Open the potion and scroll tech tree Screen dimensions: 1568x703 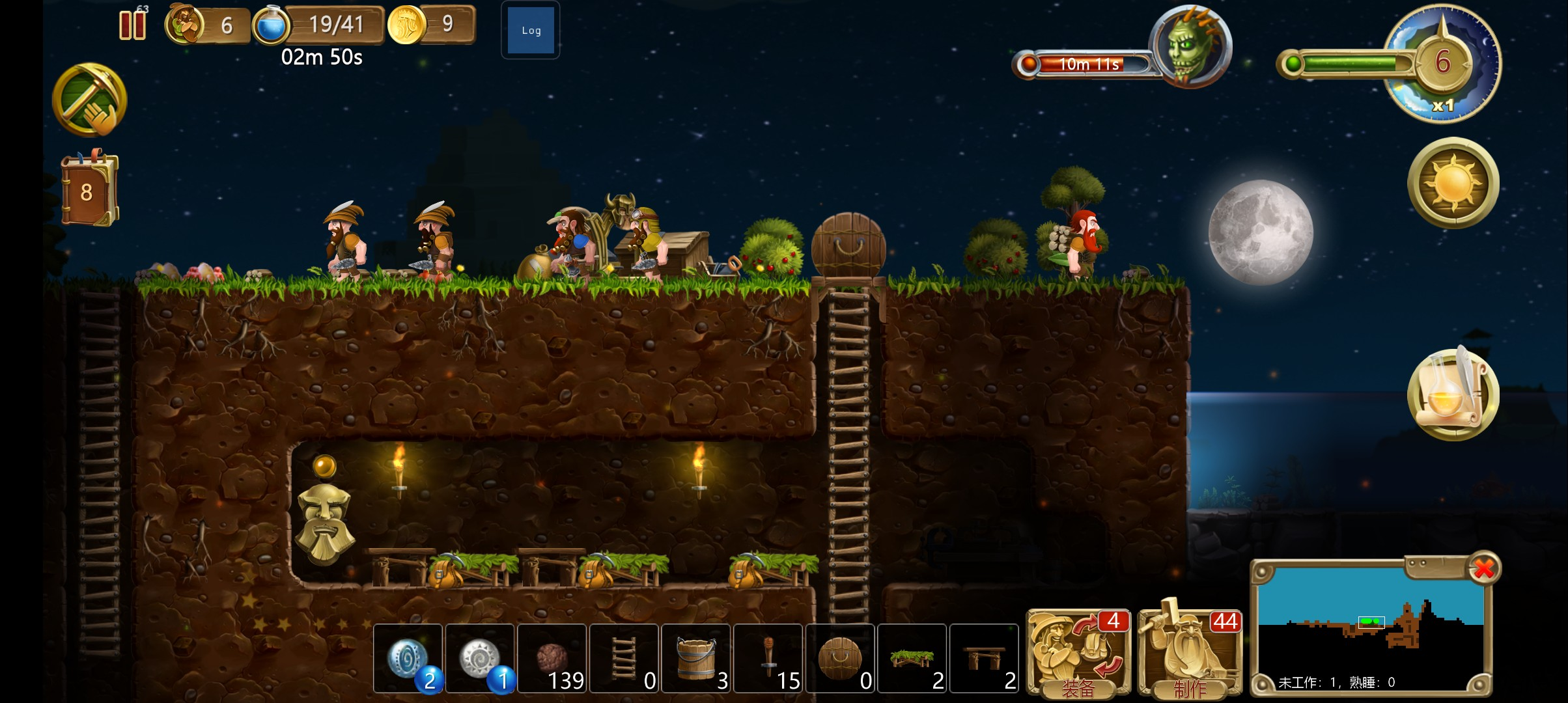[1453, 394]
